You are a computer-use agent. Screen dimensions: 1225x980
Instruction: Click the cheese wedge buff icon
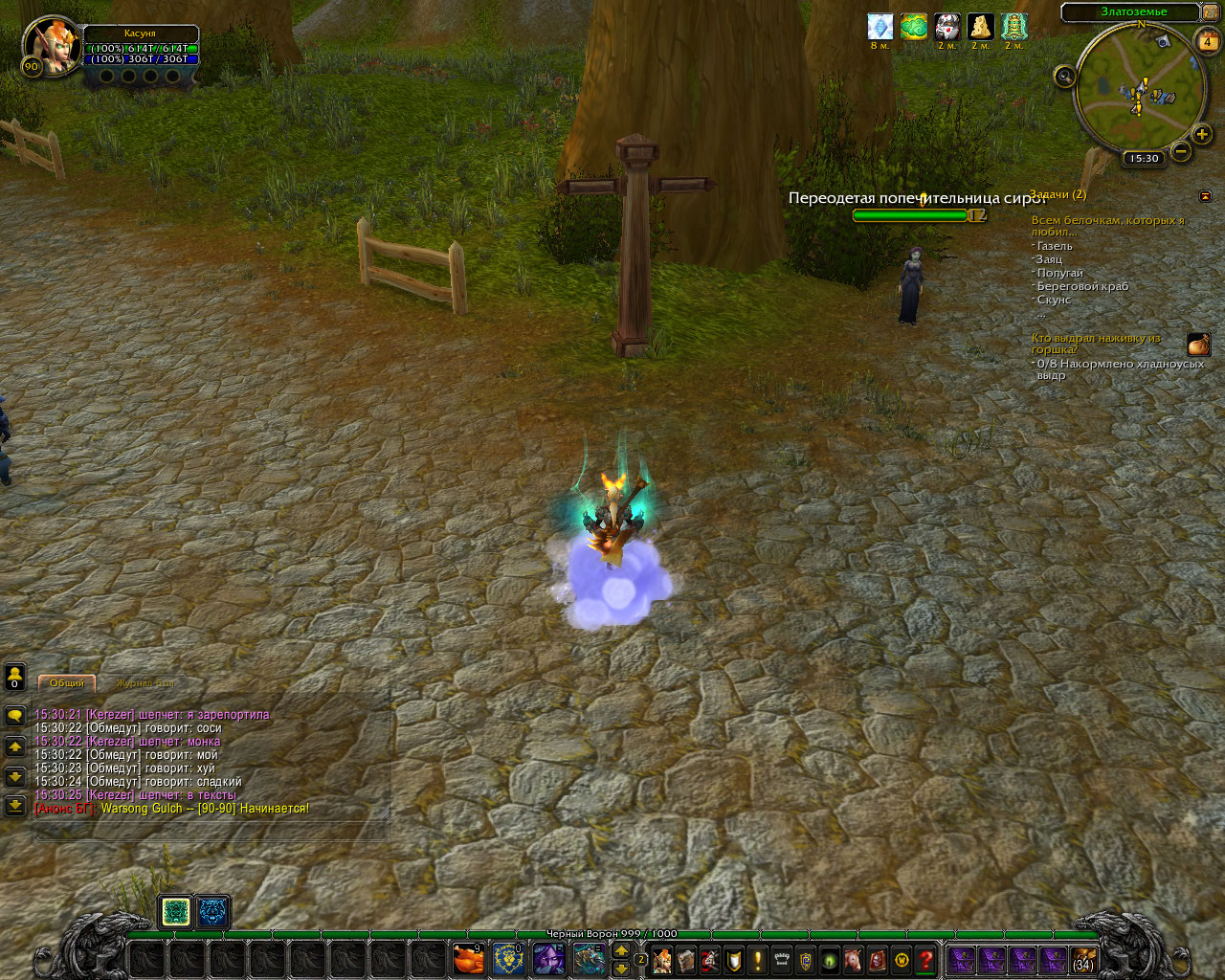click(x=980, y=27)
